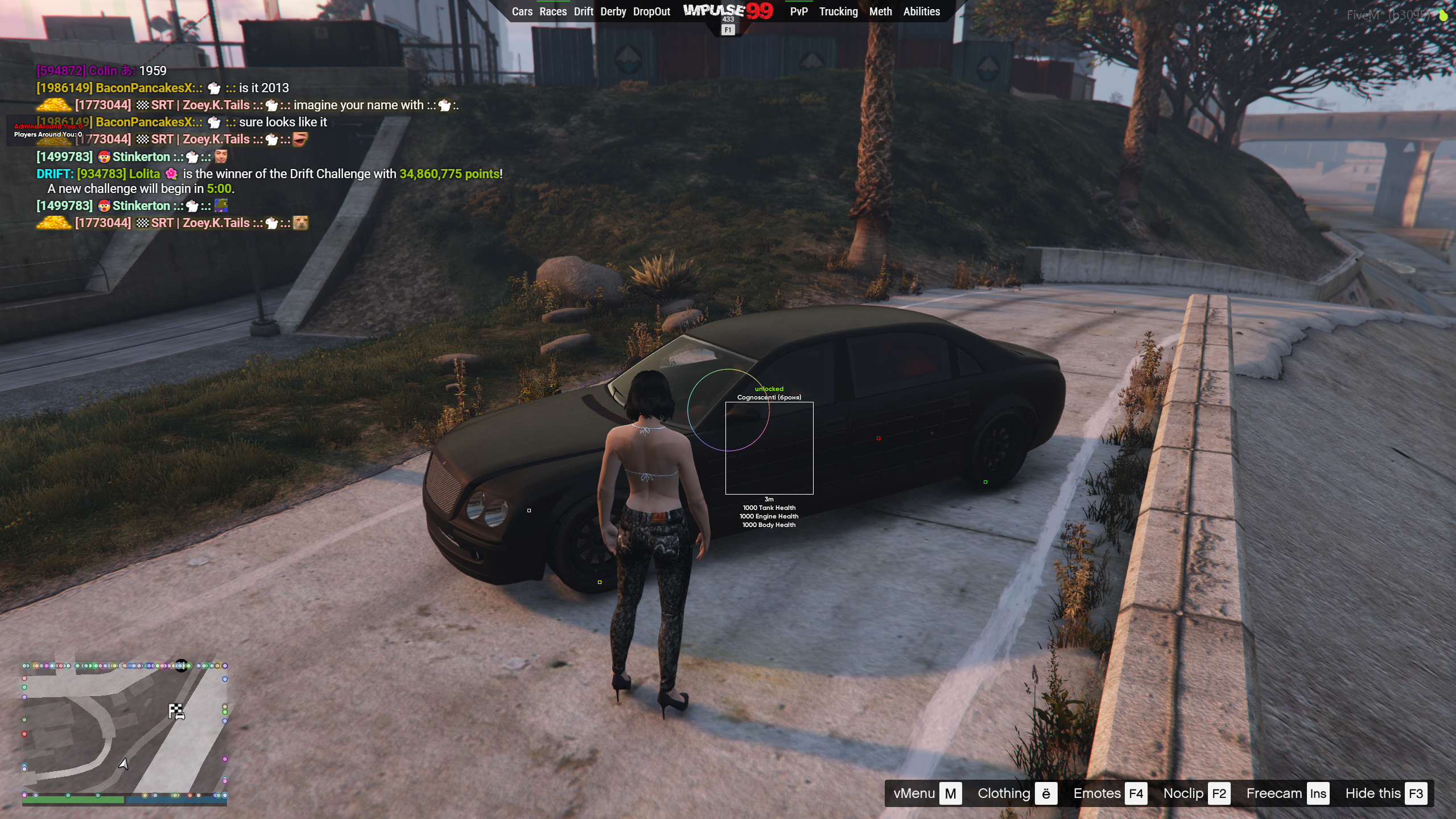Click the Impulse99 server logo
Image resolution: width=1456 pixels, height=819 pixels.
point(728,11)
